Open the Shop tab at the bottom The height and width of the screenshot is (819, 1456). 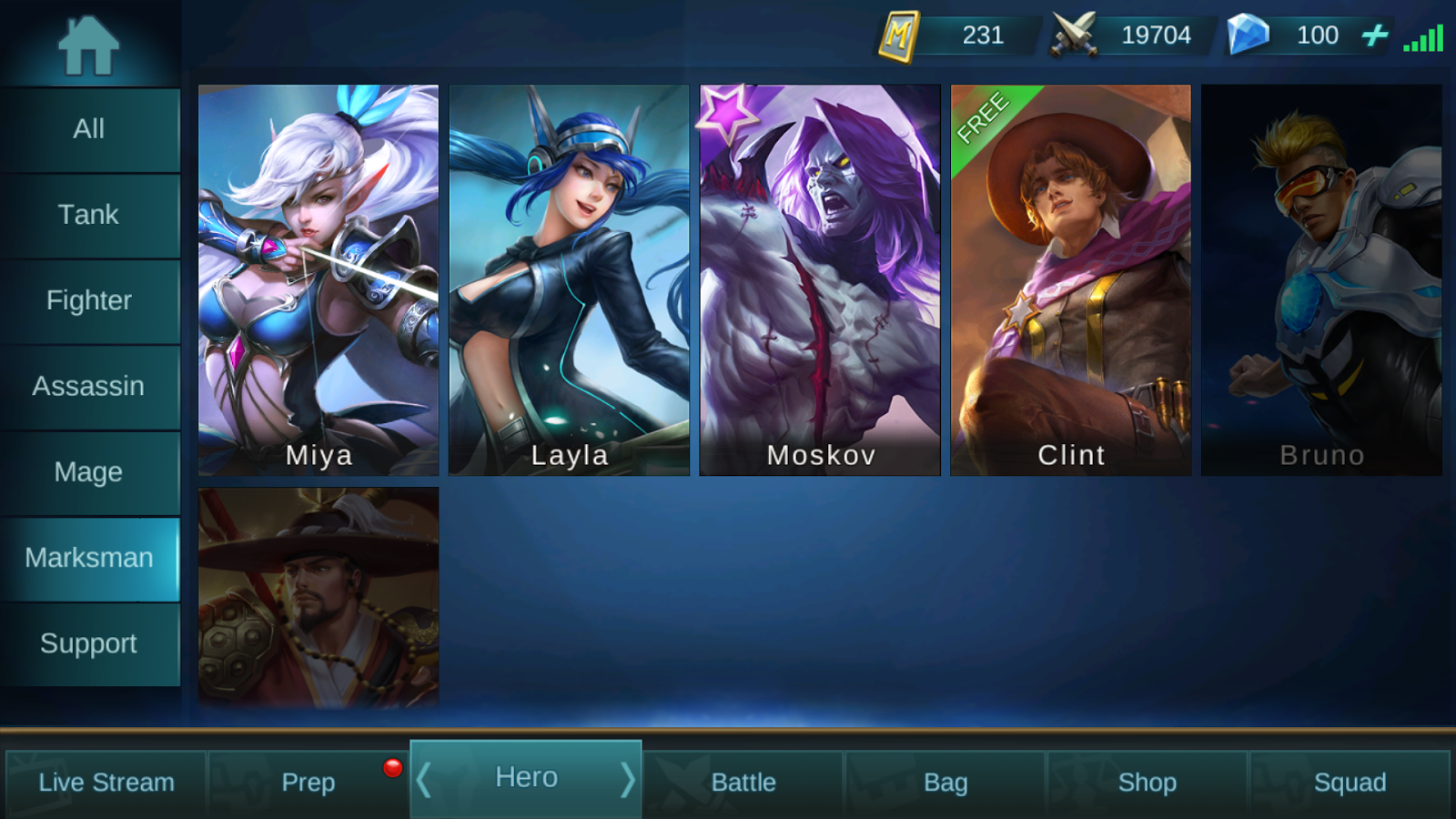pyautogui.click(x=1147, y=781)
